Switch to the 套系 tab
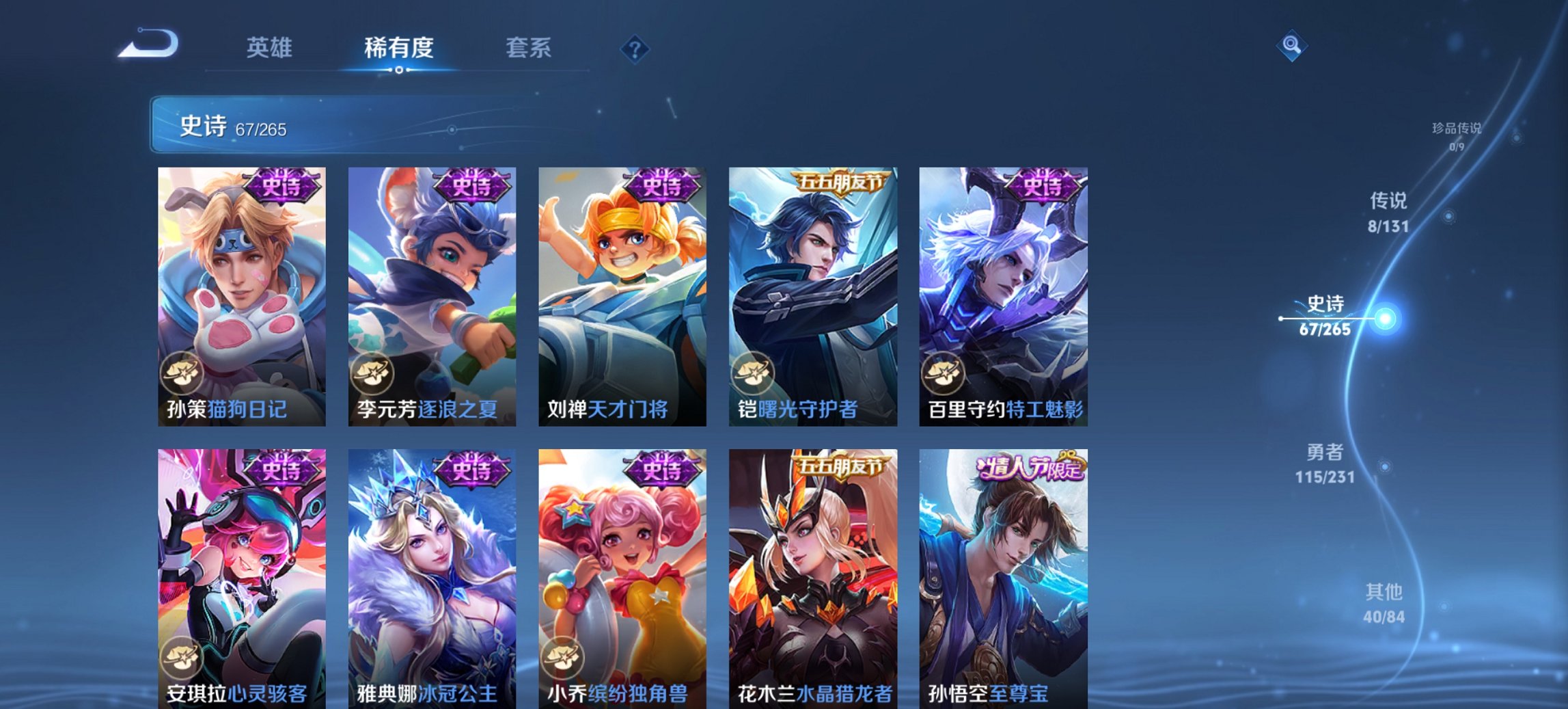 click(529, 48)
